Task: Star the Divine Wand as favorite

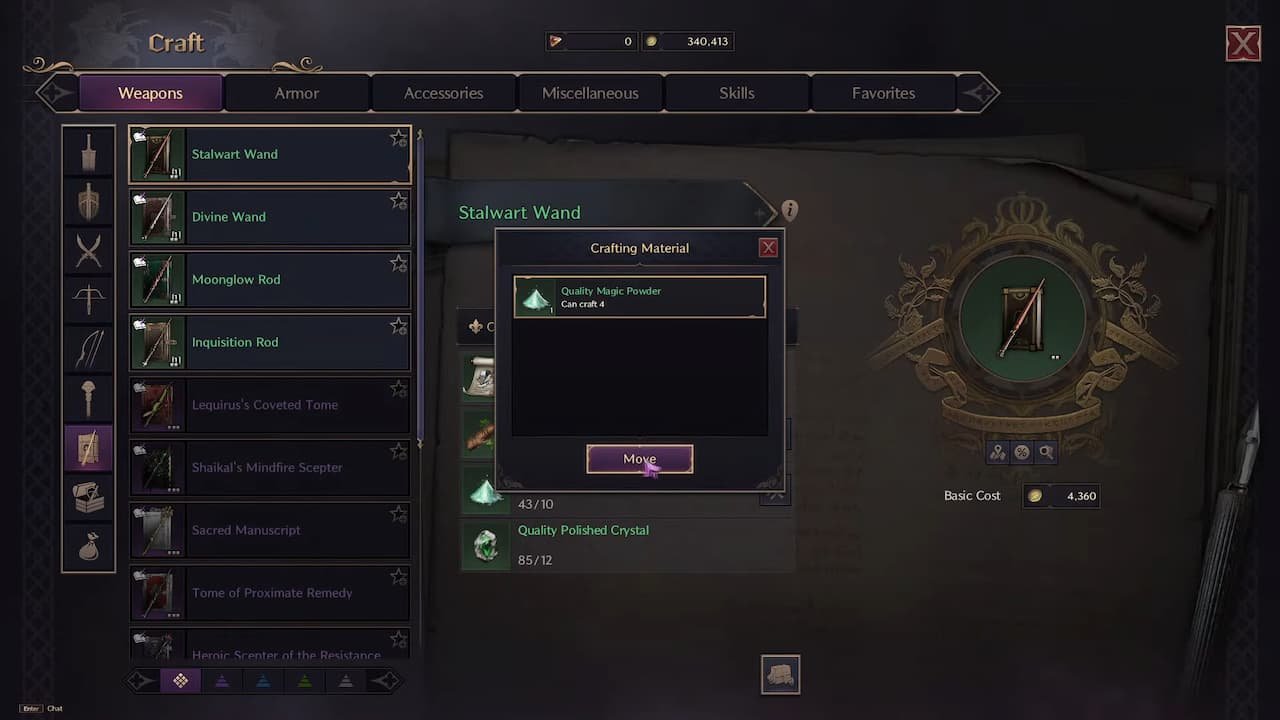Action: point(398,198)
